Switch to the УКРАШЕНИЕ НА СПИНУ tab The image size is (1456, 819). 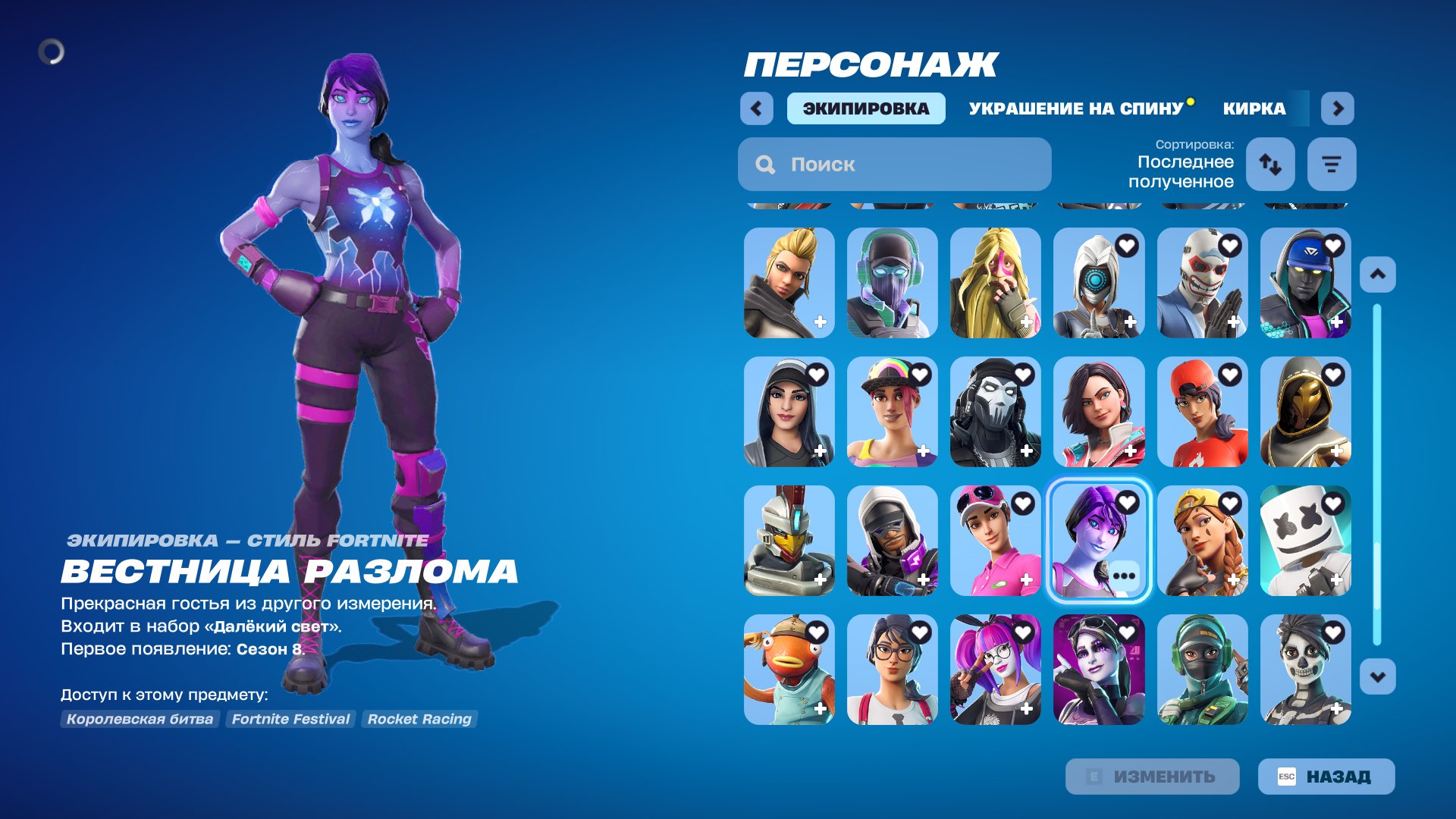pyautogui.click(x=1076, y=108)
